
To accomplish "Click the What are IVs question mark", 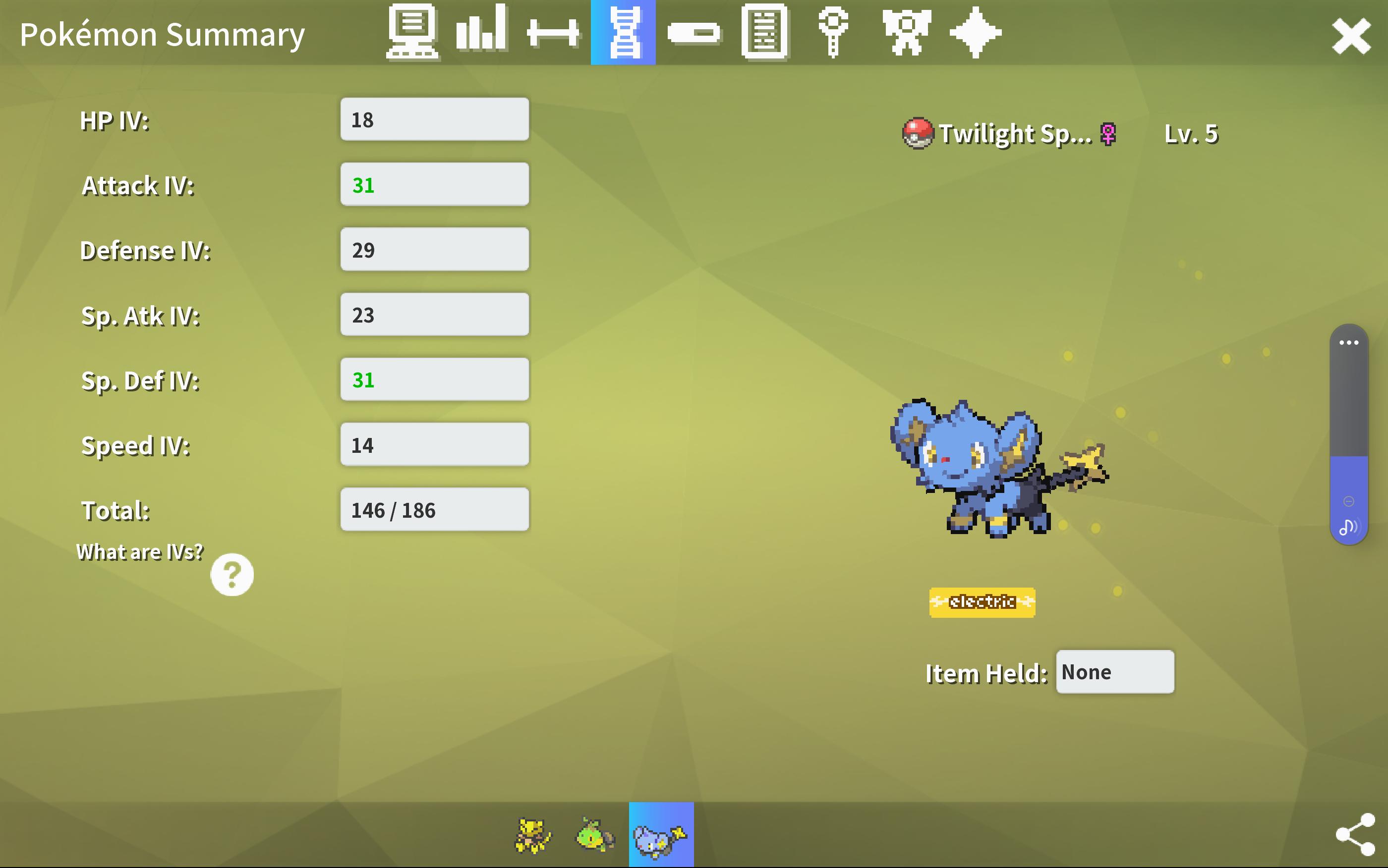I will [x=232, y=574].
